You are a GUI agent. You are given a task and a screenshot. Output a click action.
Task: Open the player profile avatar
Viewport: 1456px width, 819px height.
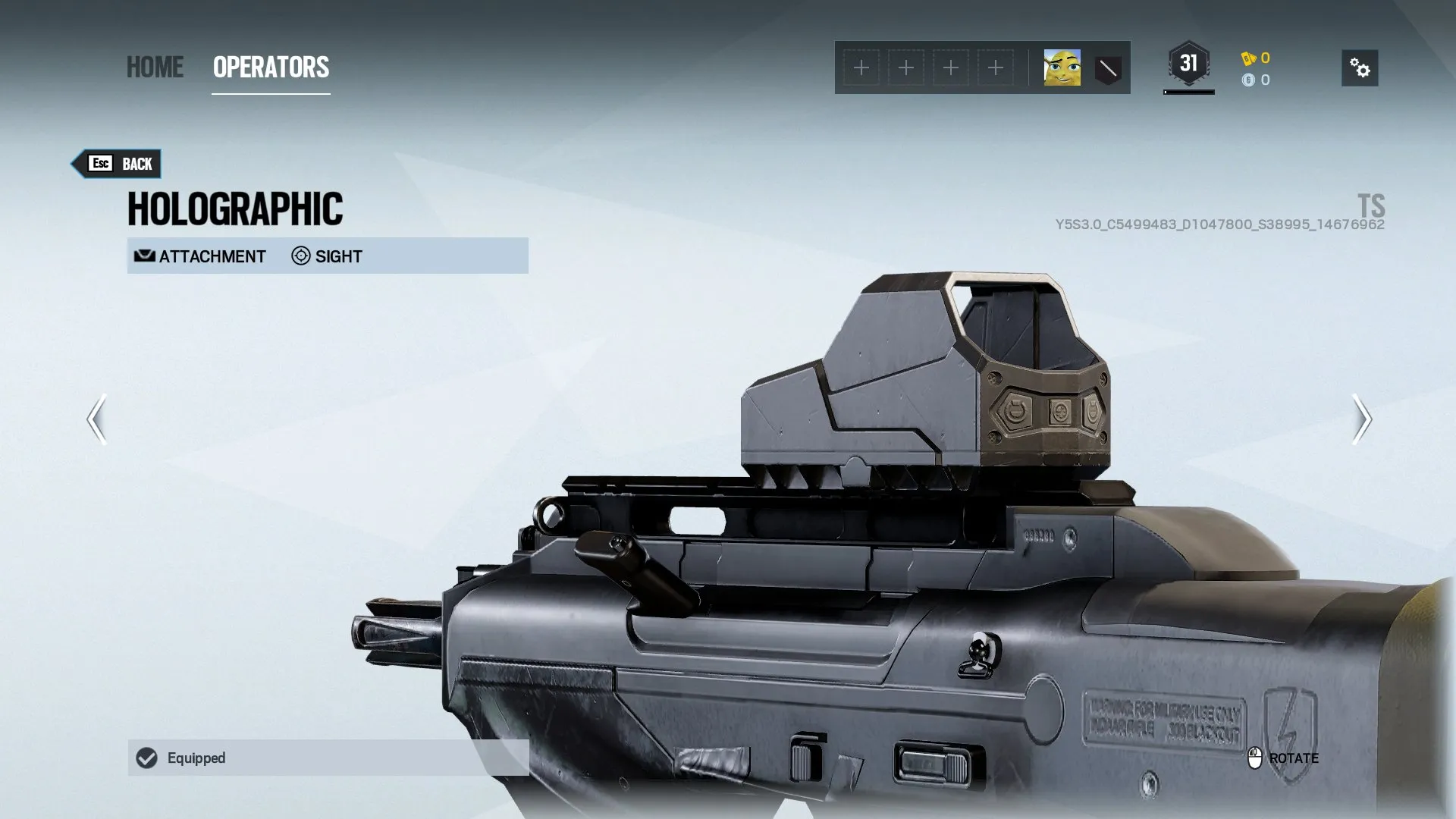click(1062, 68)
